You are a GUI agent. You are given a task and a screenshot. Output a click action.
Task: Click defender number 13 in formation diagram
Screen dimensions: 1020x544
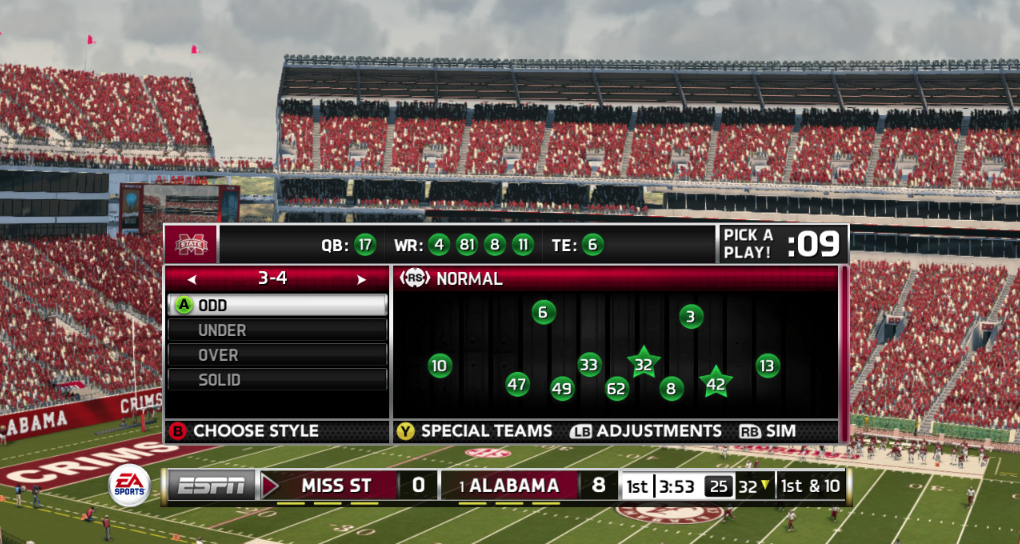(x=767, y=366)
